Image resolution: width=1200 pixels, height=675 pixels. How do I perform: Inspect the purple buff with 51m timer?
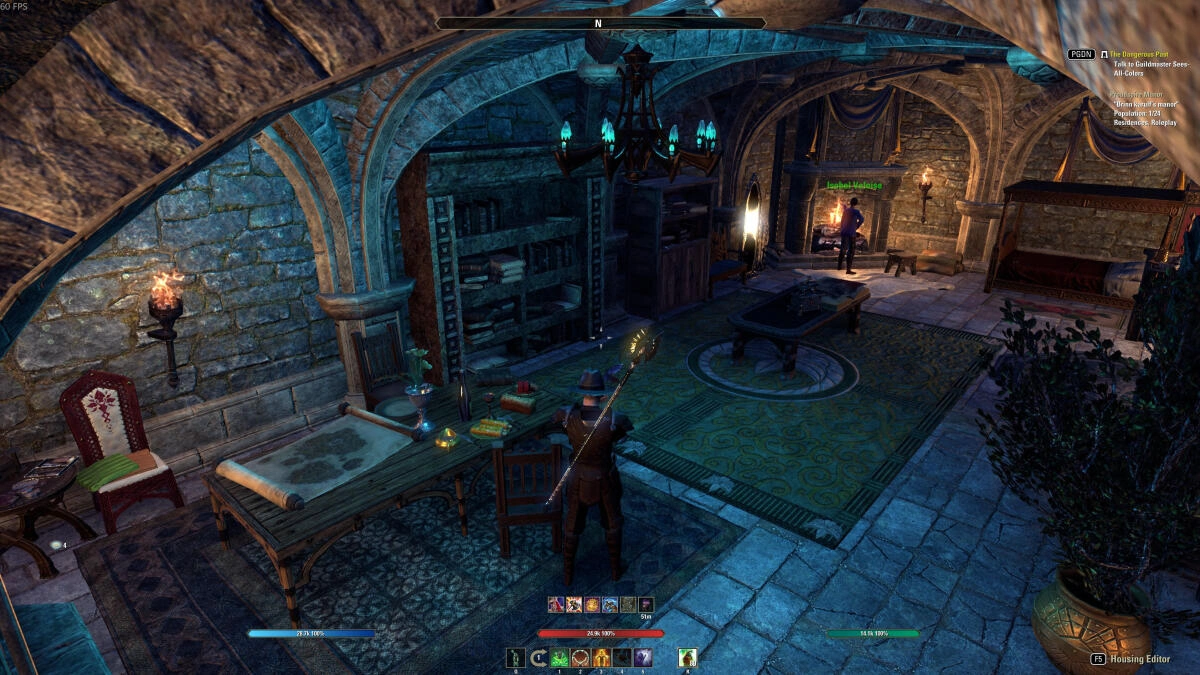[646, 604]
